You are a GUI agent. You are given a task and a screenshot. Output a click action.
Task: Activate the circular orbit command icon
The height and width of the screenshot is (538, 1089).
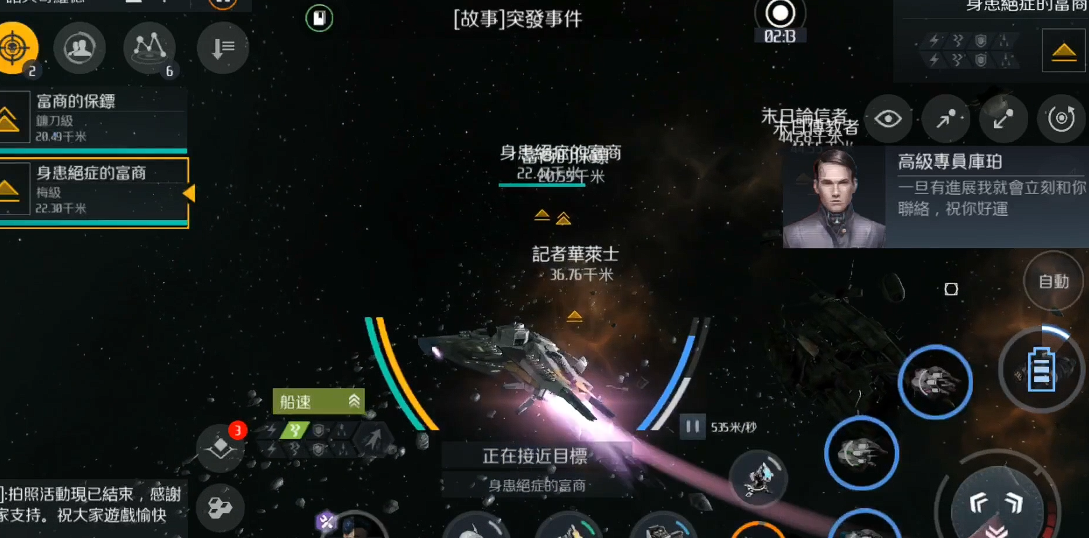pyautogui.click(x=1060, y=120)
